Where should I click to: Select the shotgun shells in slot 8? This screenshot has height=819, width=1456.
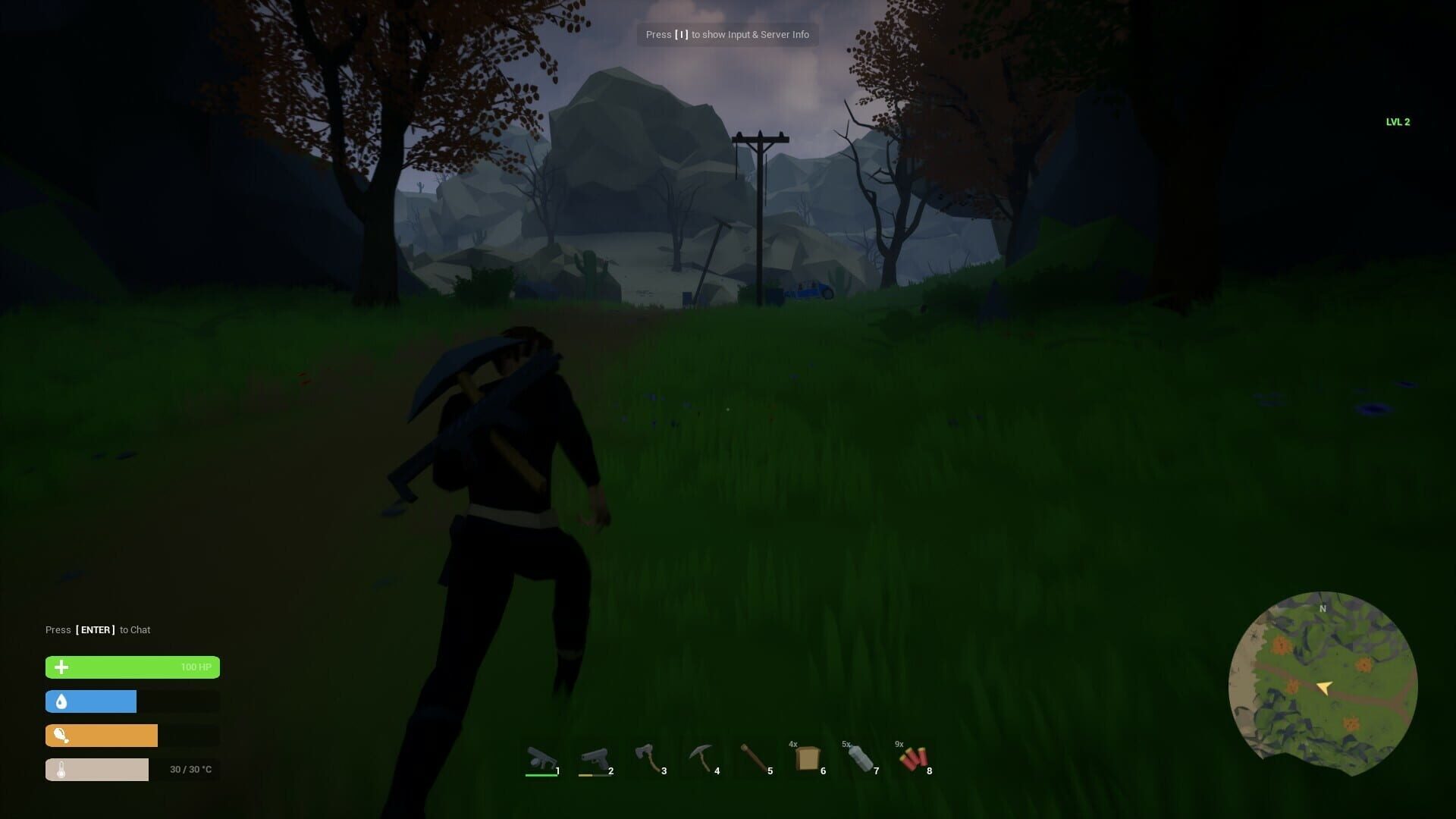pos(914,758)
